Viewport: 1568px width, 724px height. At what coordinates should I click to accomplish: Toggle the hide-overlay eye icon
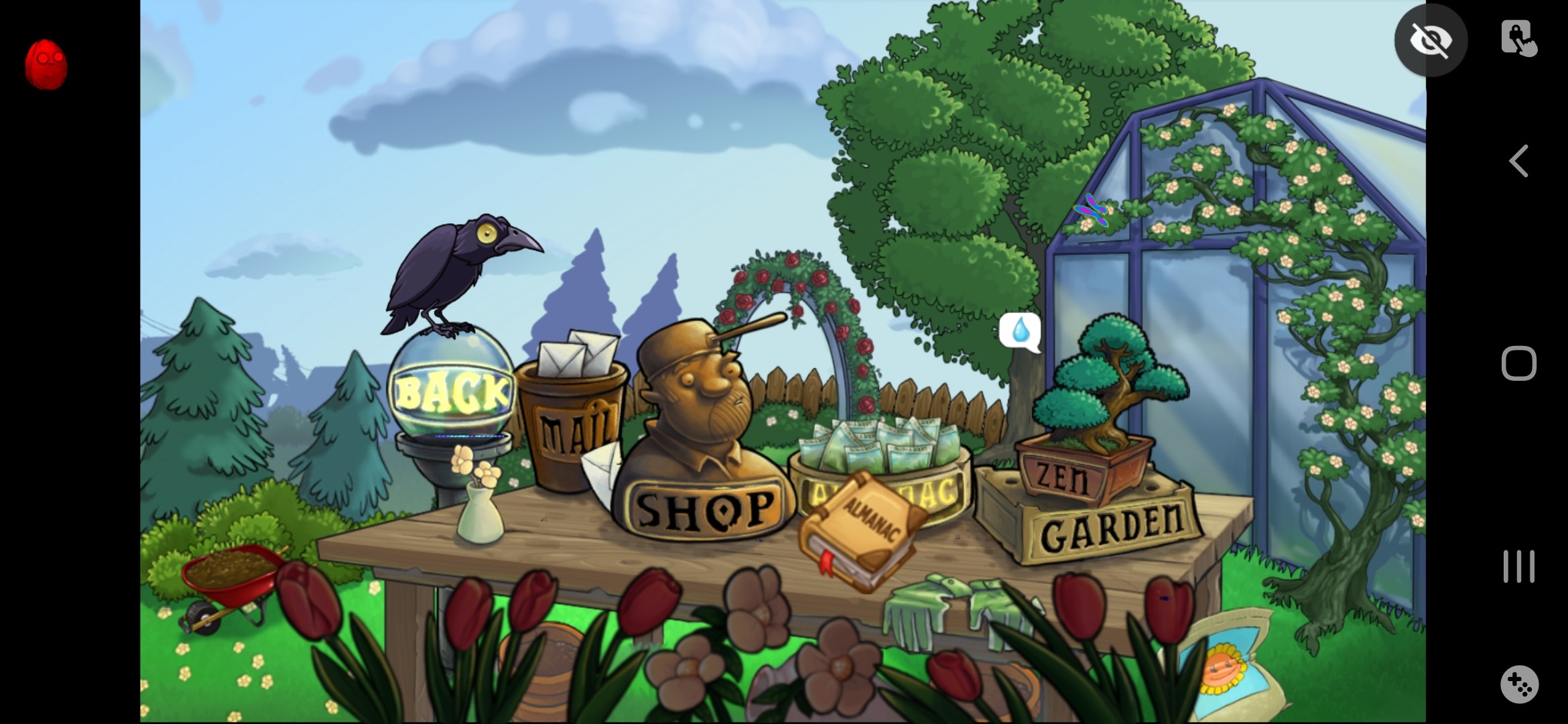click(1431, 40)
